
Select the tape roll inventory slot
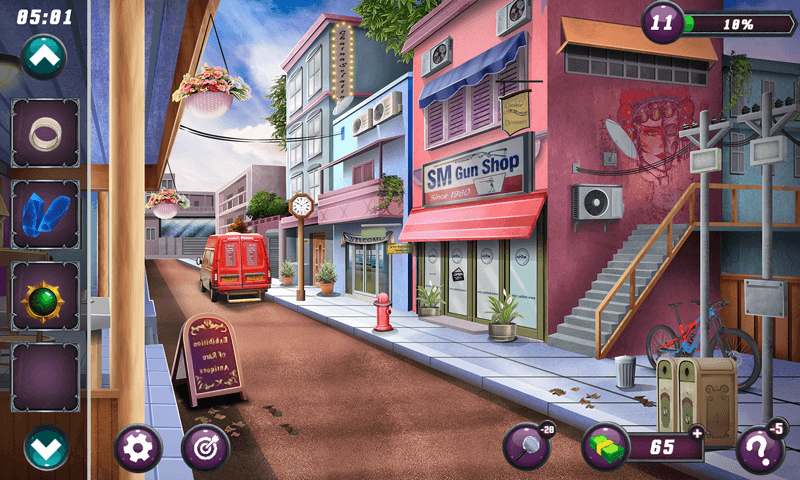(45, 133)
